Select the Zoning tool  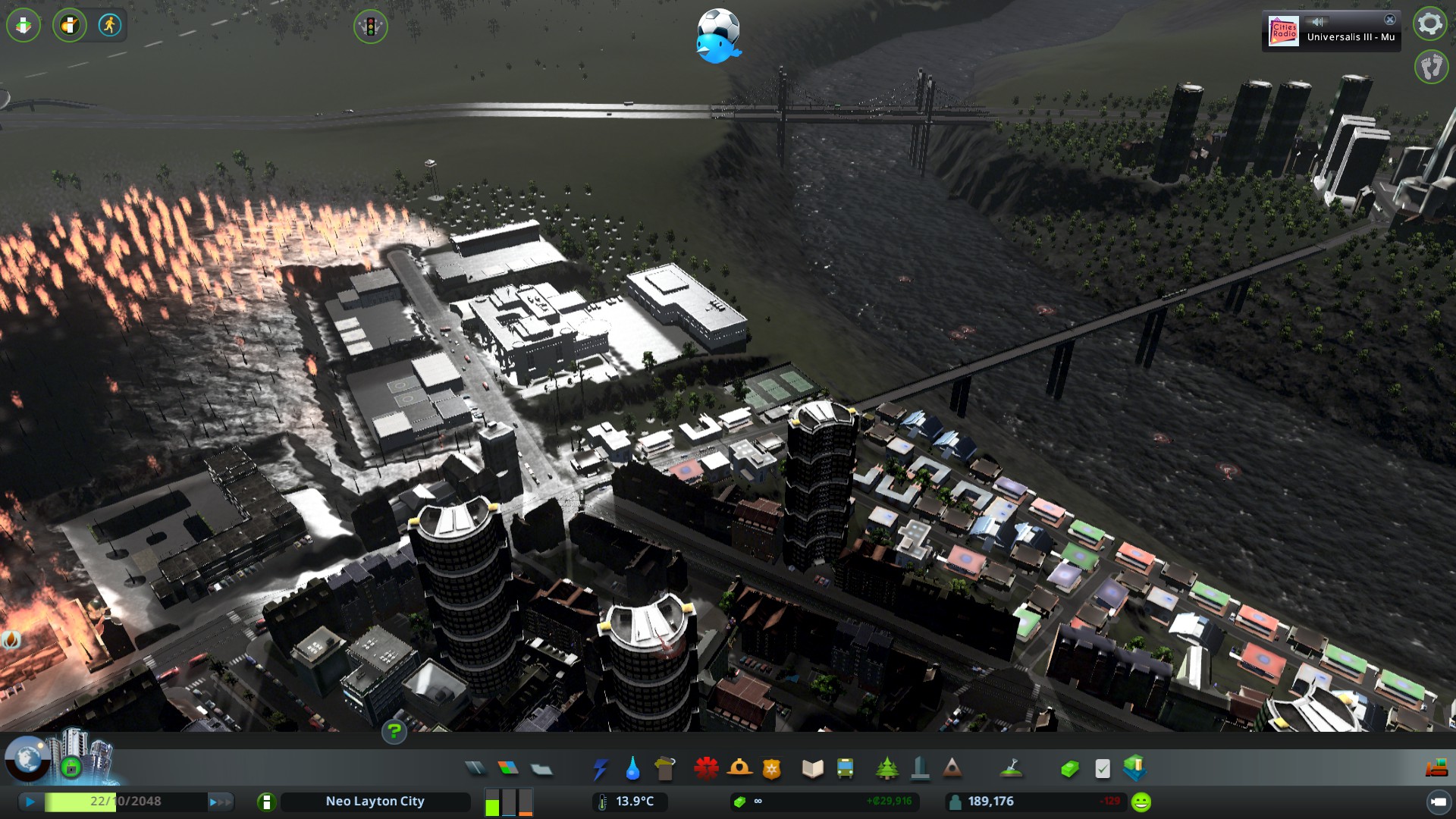coord(508,769)
